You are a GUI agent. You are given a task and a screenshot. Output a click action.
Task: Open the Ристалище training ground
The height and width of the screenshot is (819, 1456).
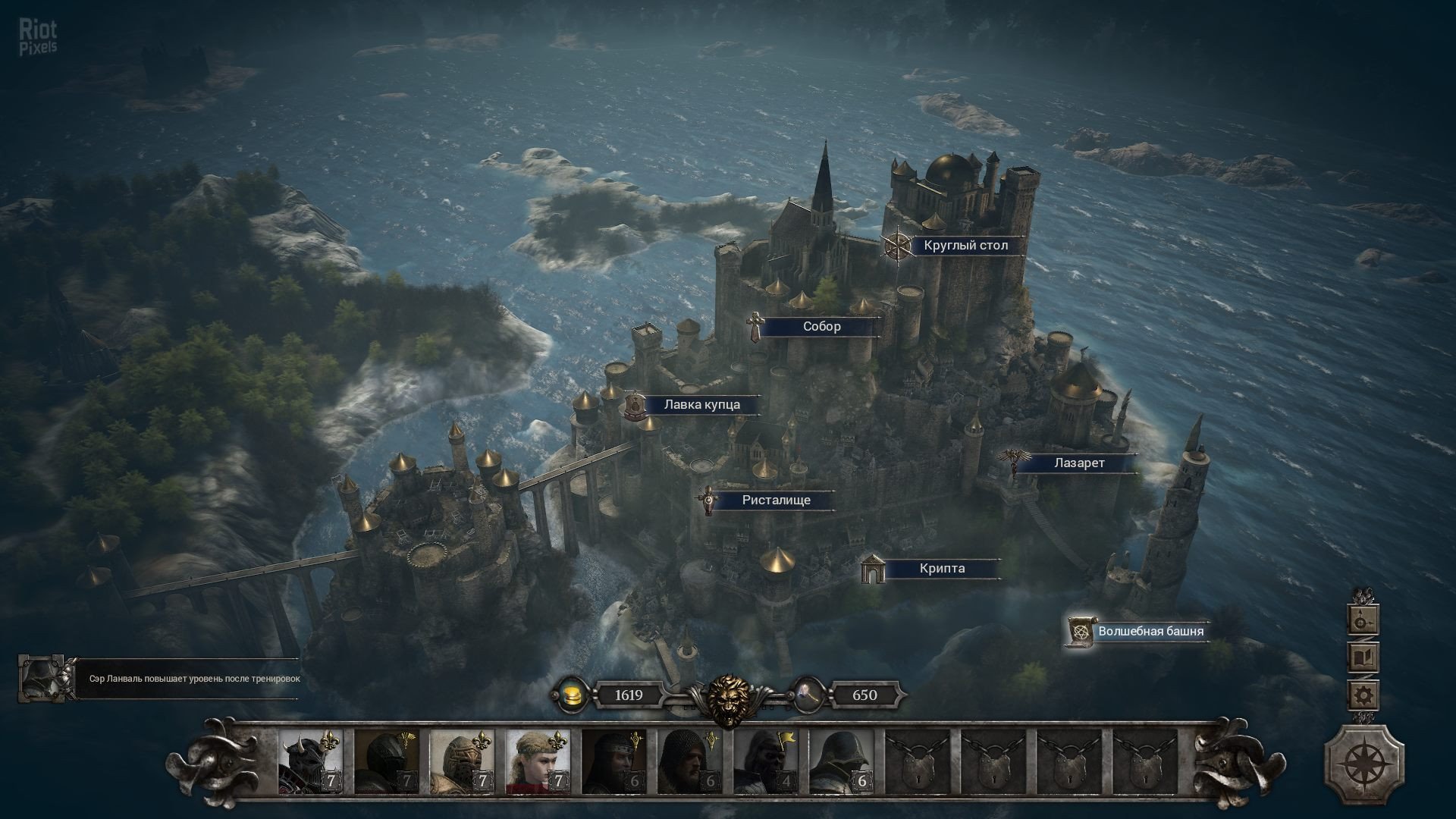click(x=776, y=500)
